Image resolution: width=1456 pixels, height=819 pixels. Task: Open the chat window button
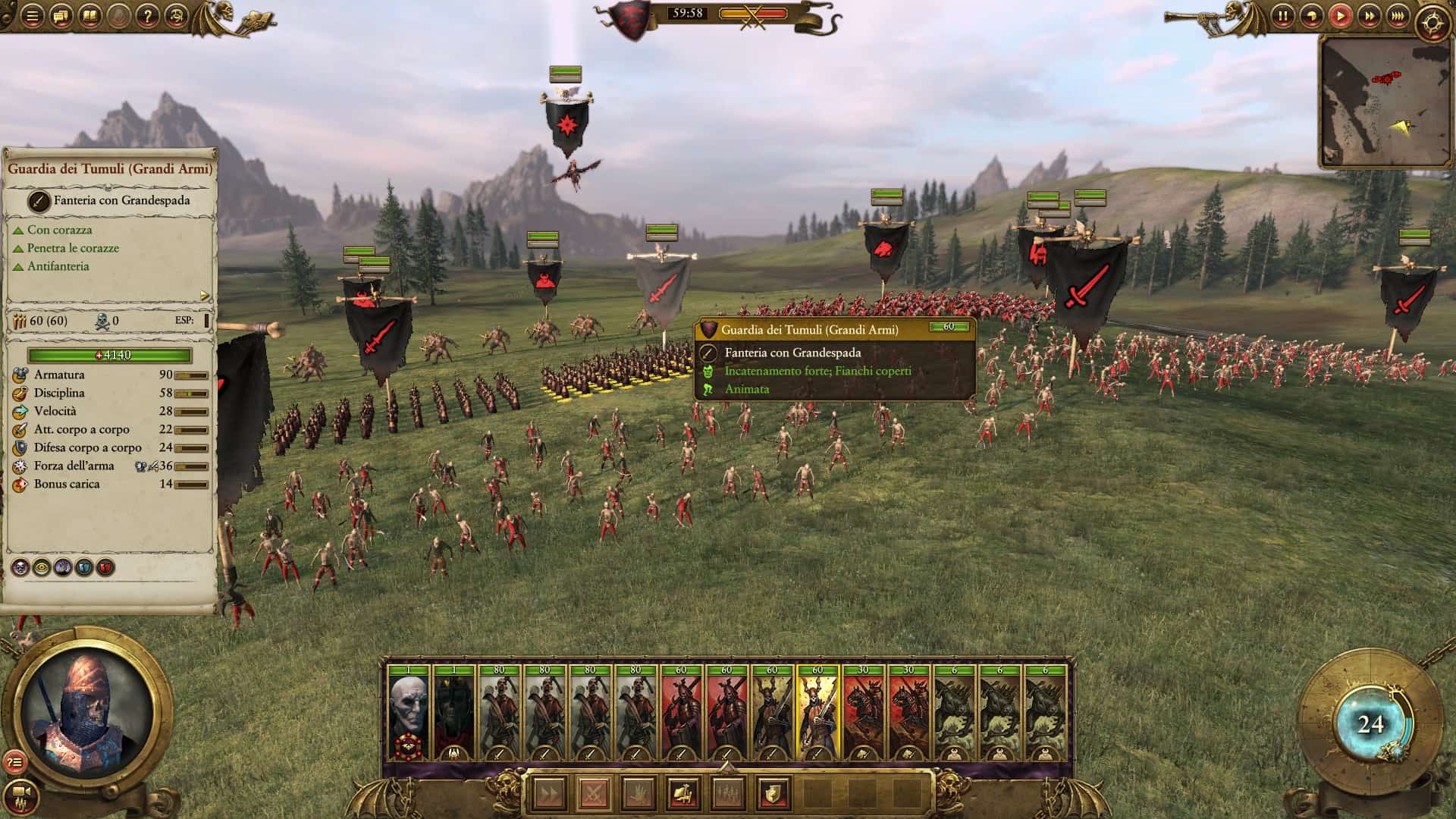61,16
